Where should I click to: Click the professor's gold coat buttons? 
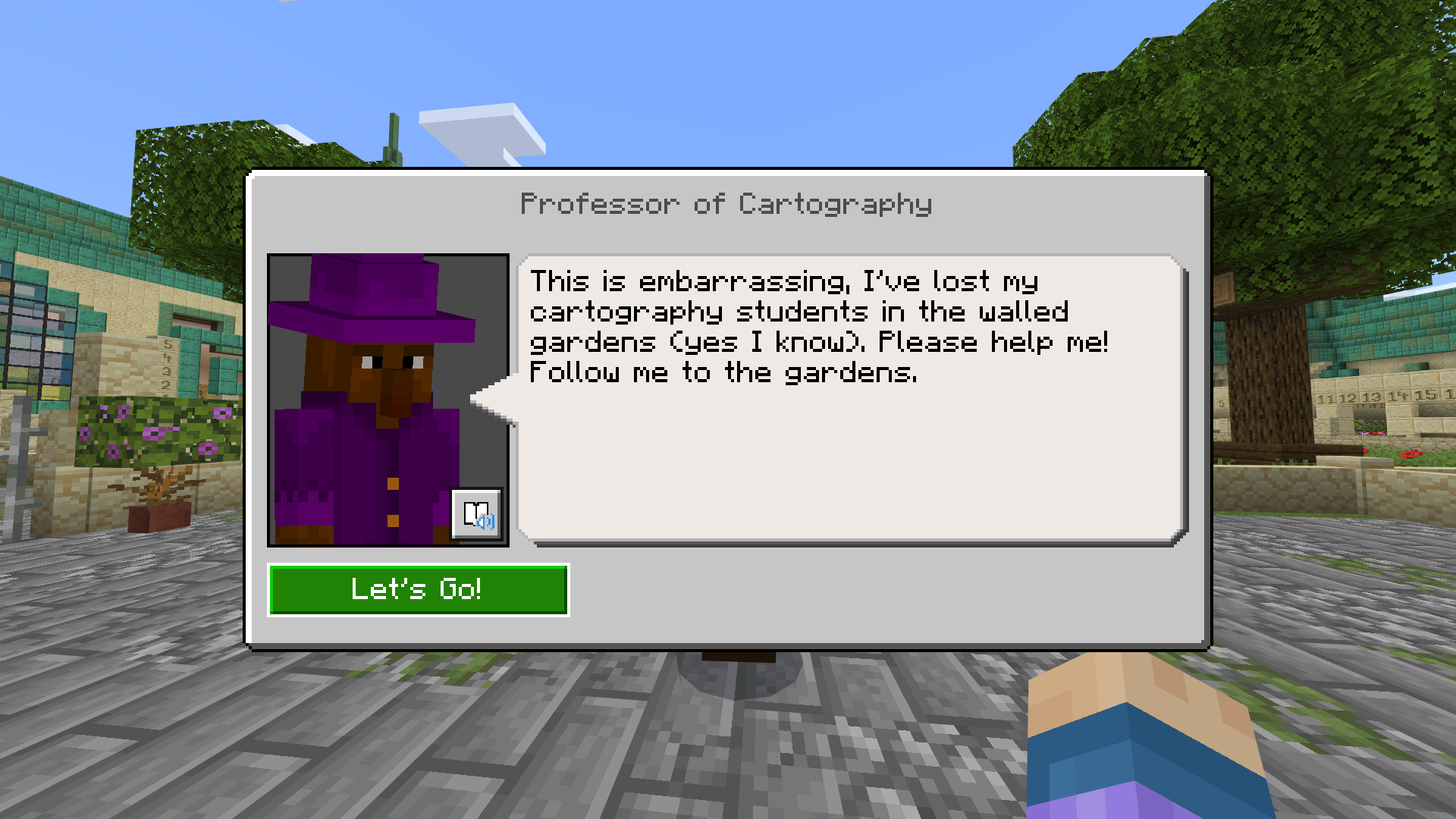point(394,483)
